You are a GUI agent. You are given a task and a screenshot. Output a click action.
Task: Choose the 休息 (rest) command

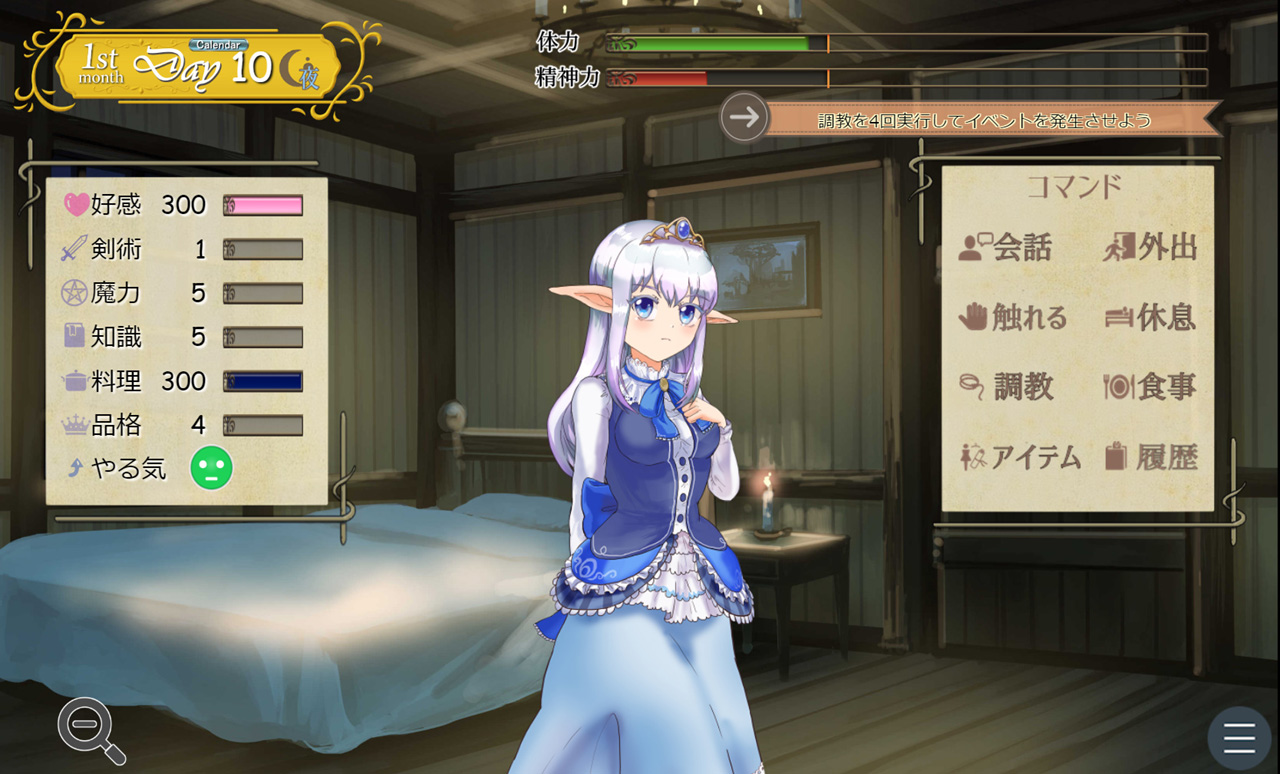1150,317
